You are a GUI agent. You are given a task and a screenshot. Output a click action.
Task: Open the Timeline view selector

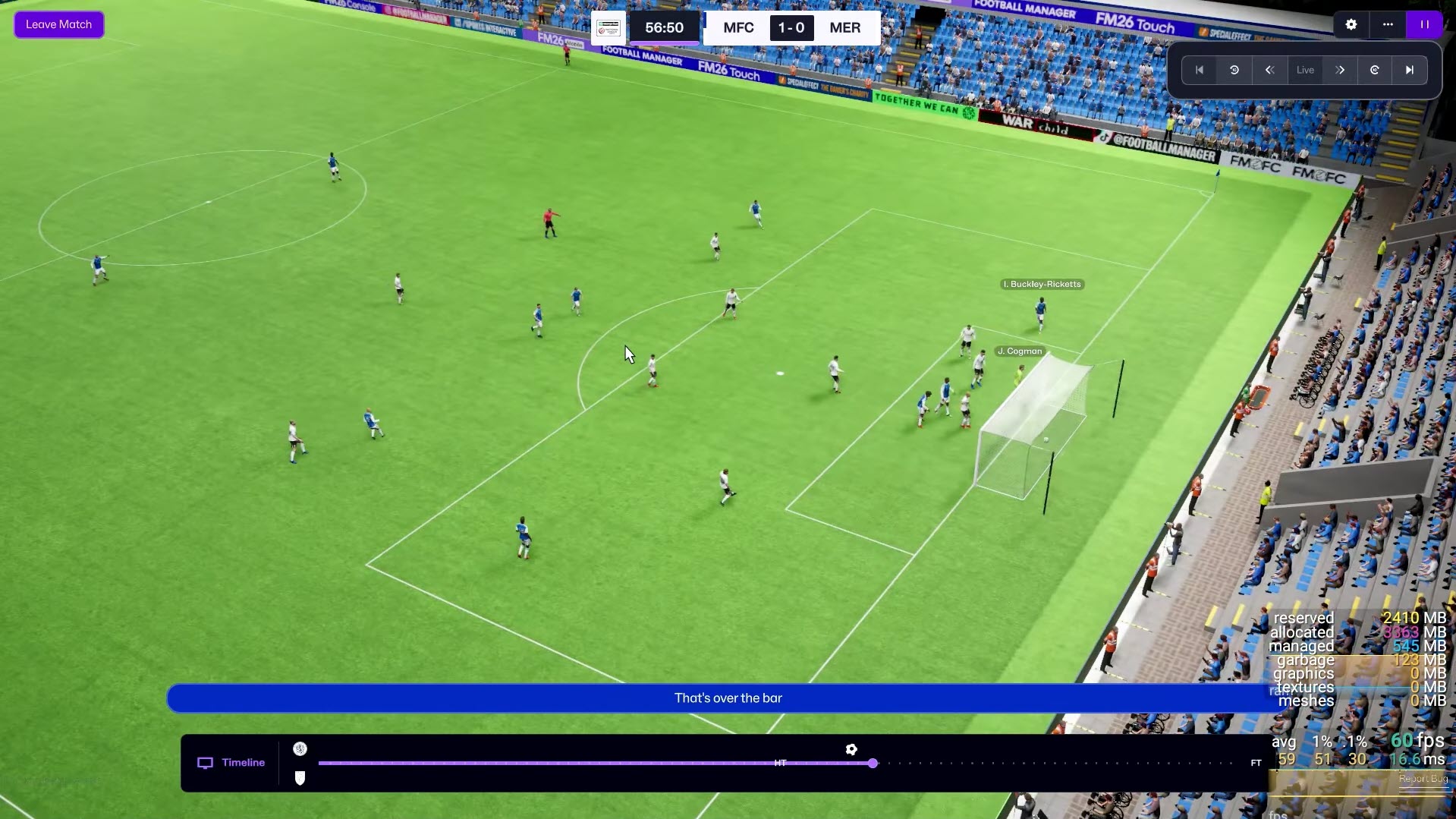pos(231,763)
